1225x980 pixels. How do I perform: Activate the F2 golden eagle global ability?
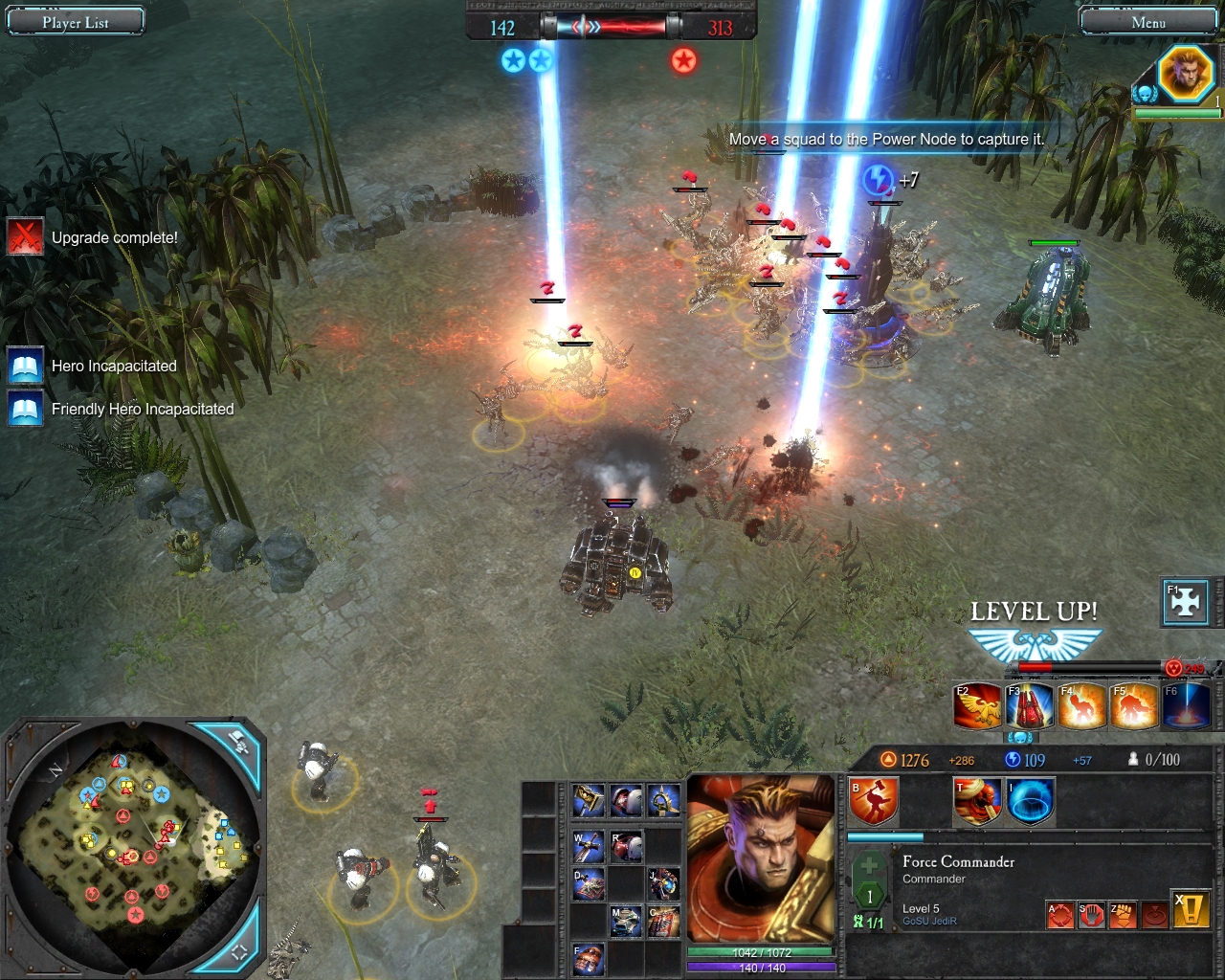point(977,706)
